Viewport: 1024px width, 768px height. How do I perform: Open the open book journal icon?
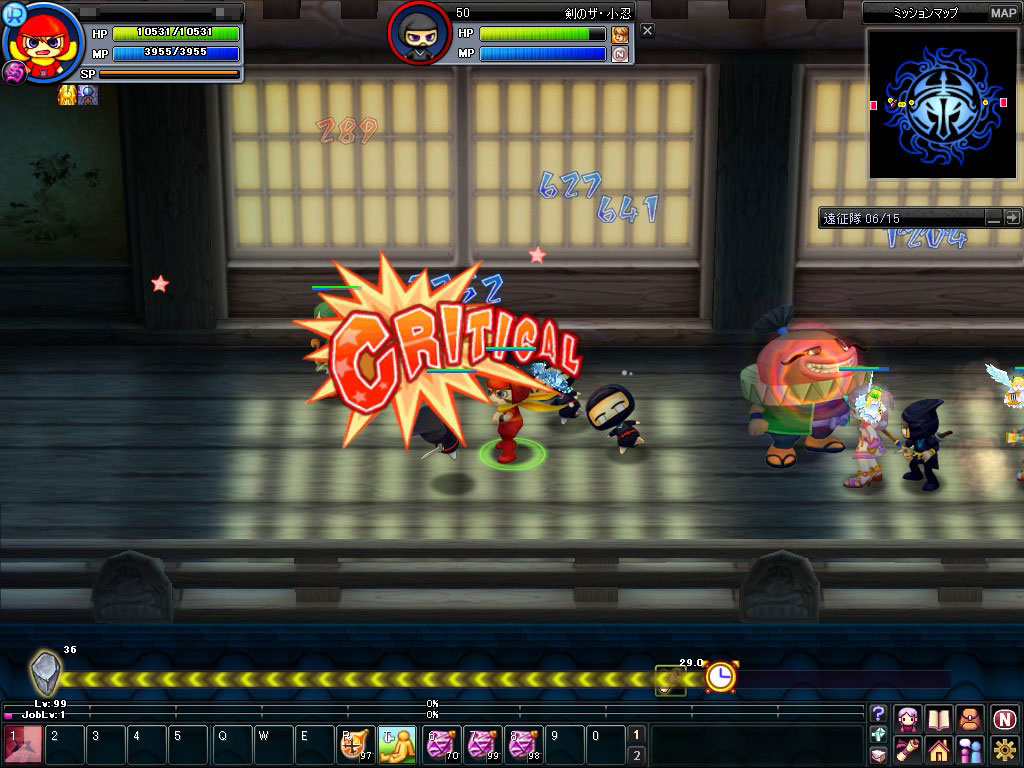coord(938,718)
